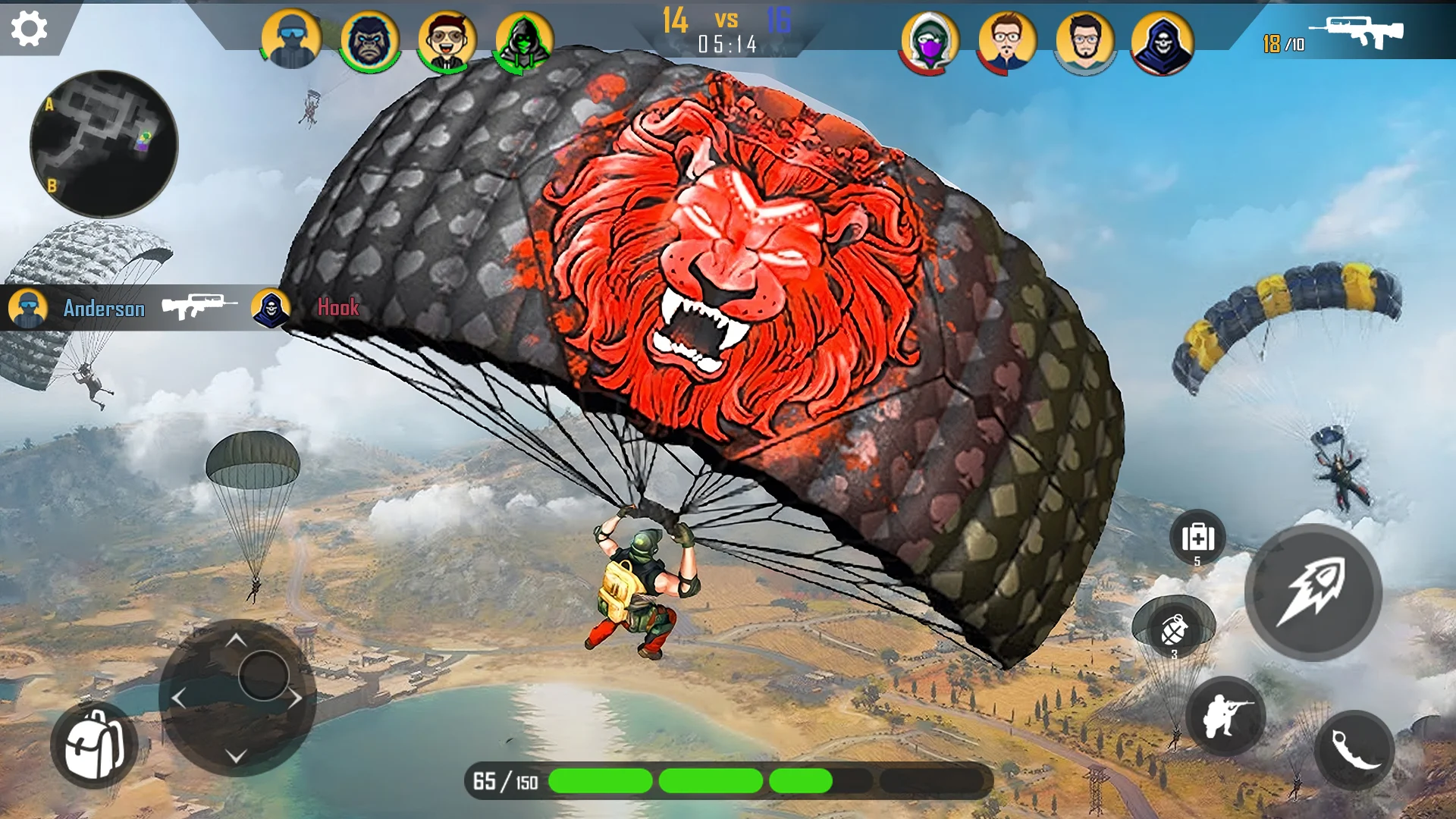This screenshot has width=1456, height=819.
Task: Select the blue-goggles soldier teammate avatar
Action: [291, 39]
